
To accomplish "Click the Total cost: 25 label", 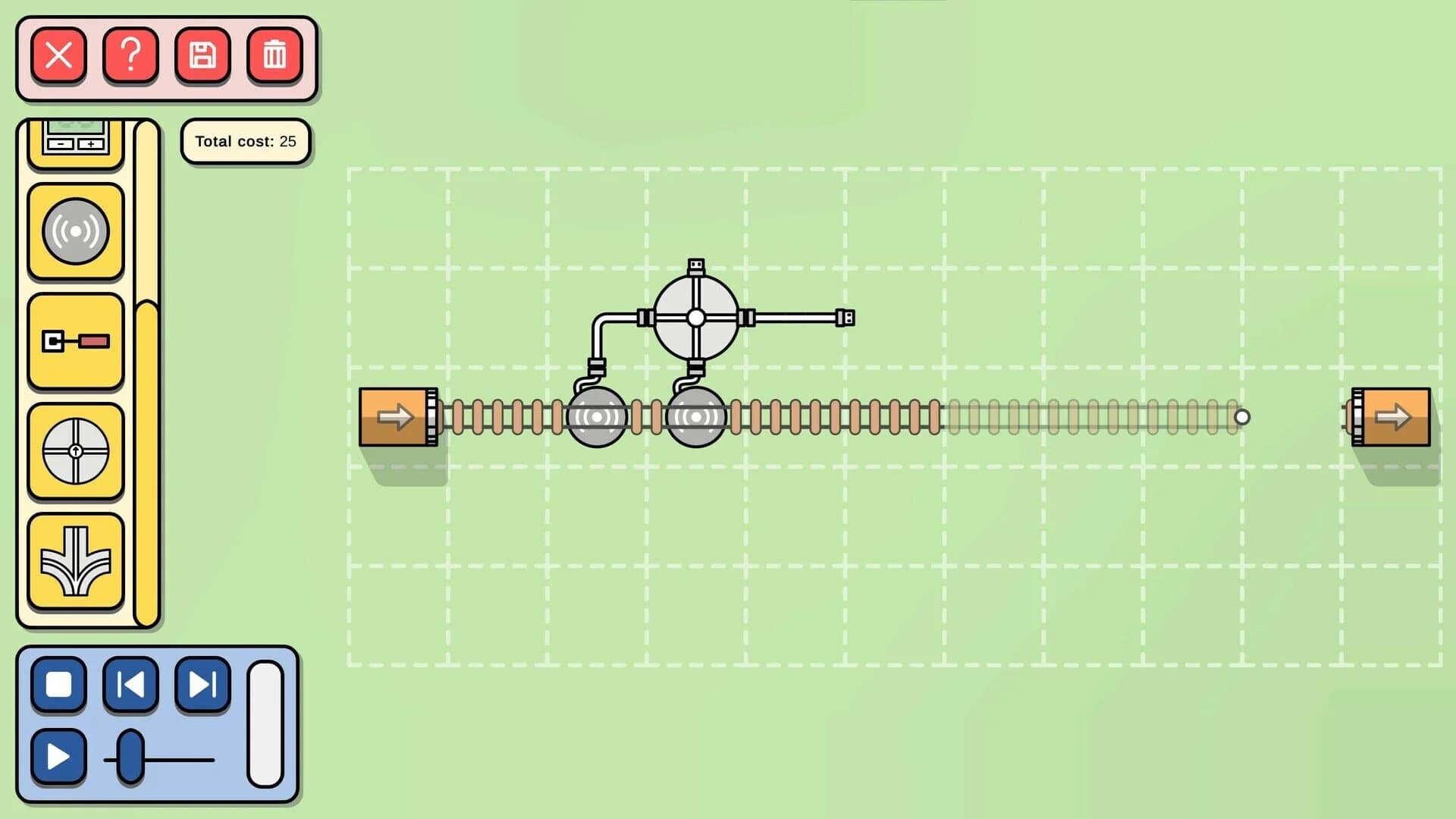I will pos(246,141).
